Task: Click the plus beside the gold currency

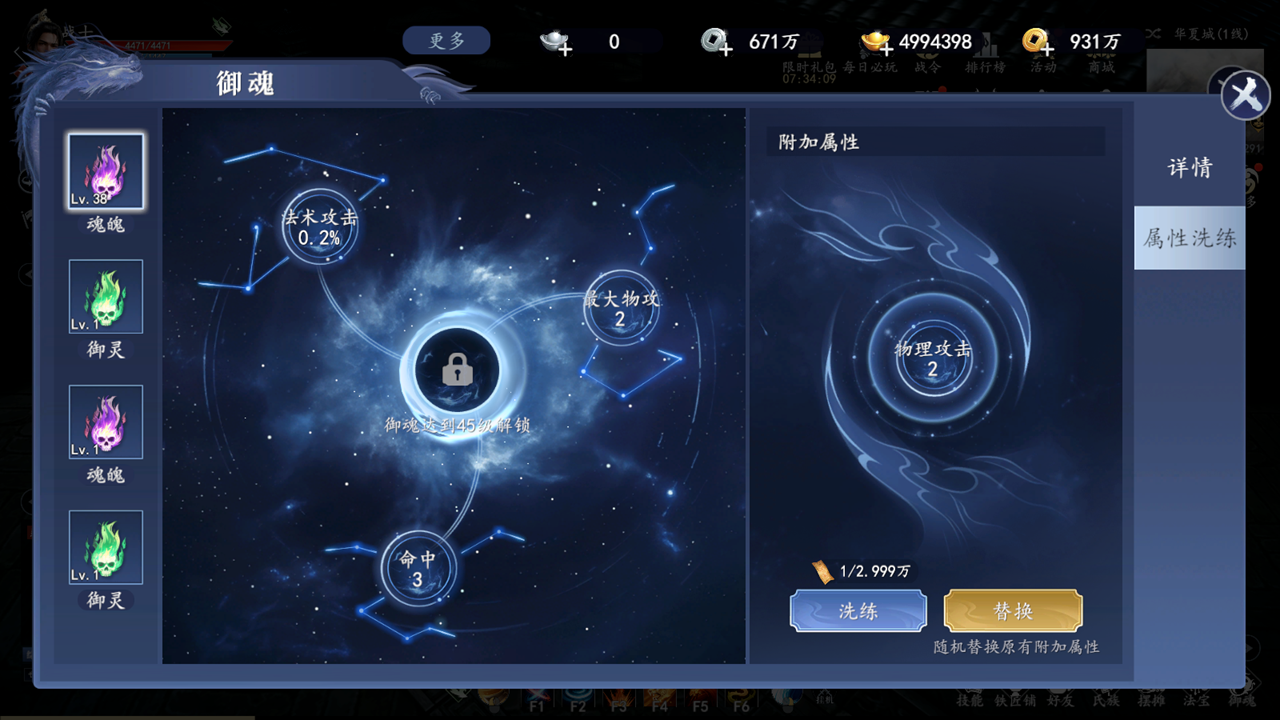Action: [886, 49]
